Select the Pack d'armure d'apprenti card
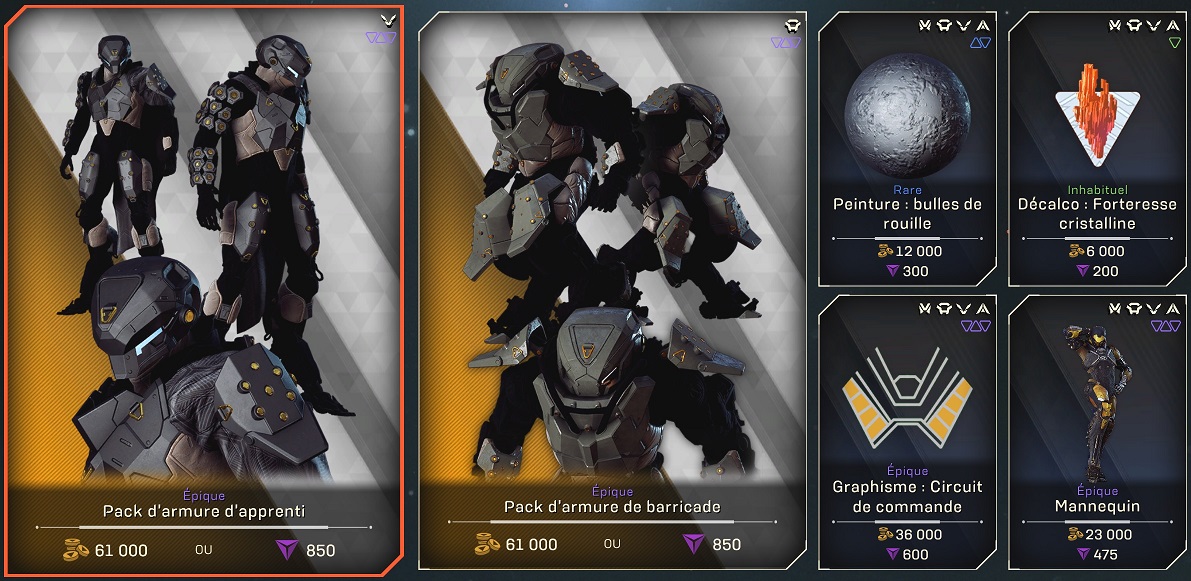The image size is (1191, 581). [x=202, y=290]
